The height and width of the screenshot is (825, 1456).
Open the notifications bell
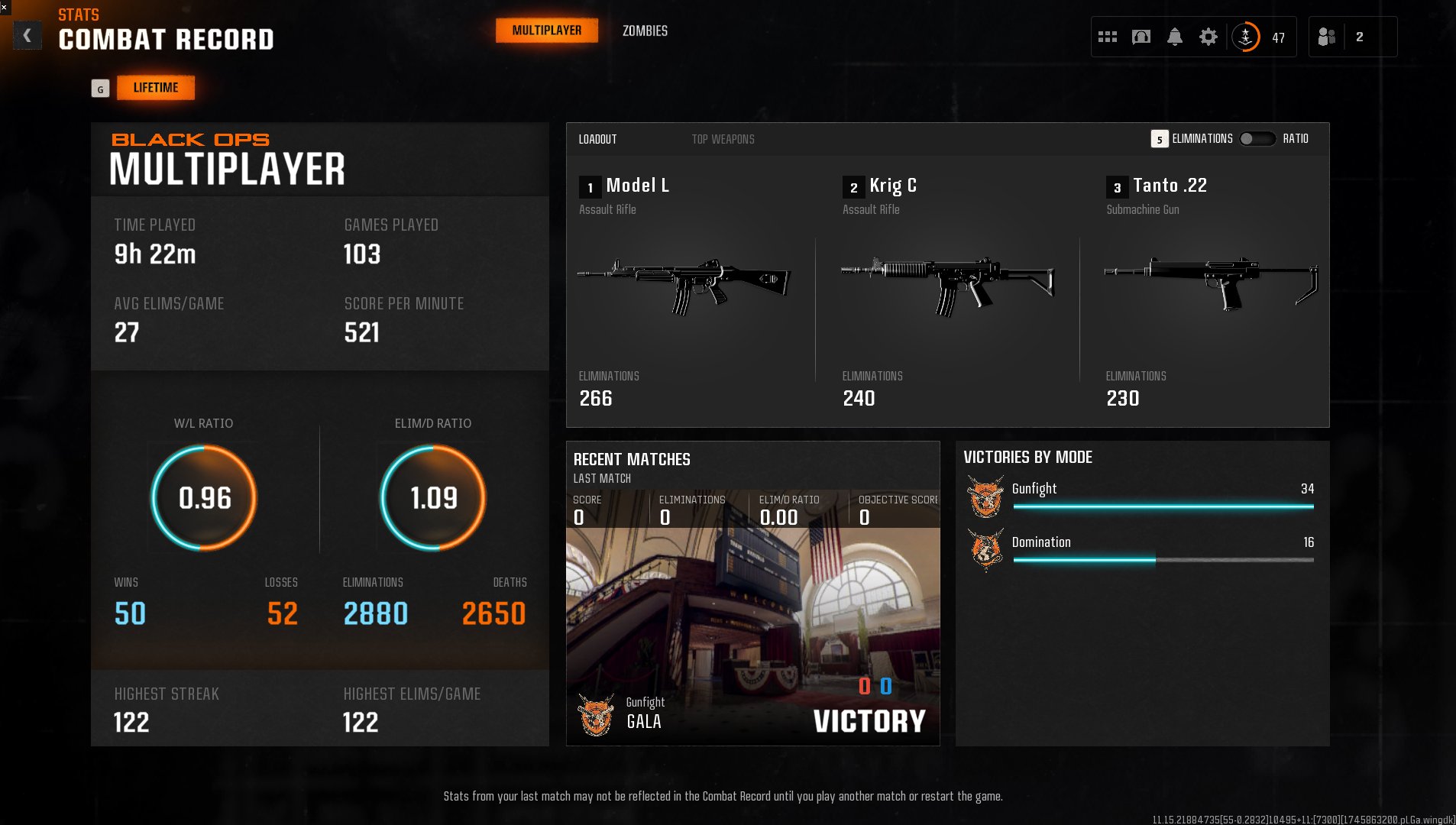tap(1174, 37)
